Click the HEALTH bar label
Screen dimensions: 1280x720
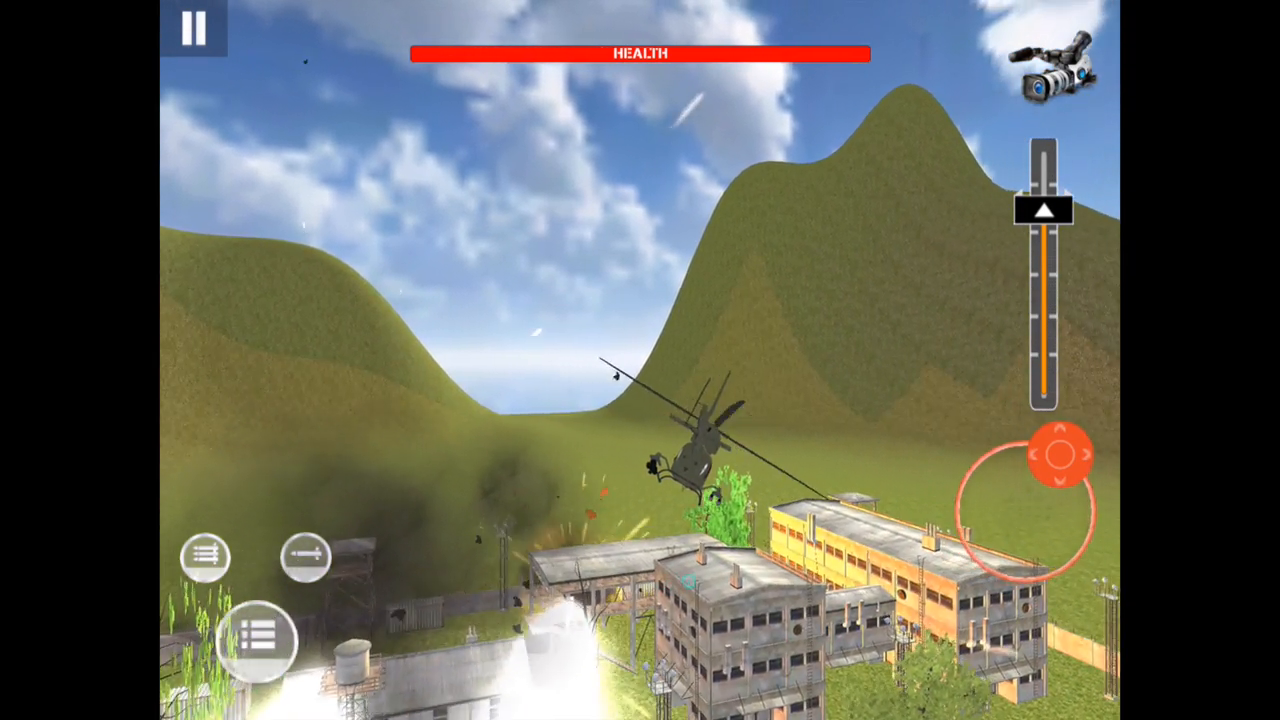coord(640,53)
